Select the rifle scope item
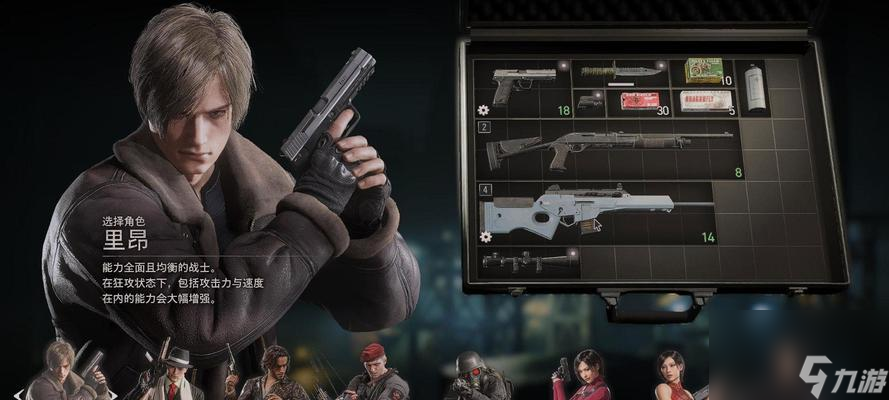Image resolution: width=889 pixels, height=400 pixels. [x=528, y=261]
